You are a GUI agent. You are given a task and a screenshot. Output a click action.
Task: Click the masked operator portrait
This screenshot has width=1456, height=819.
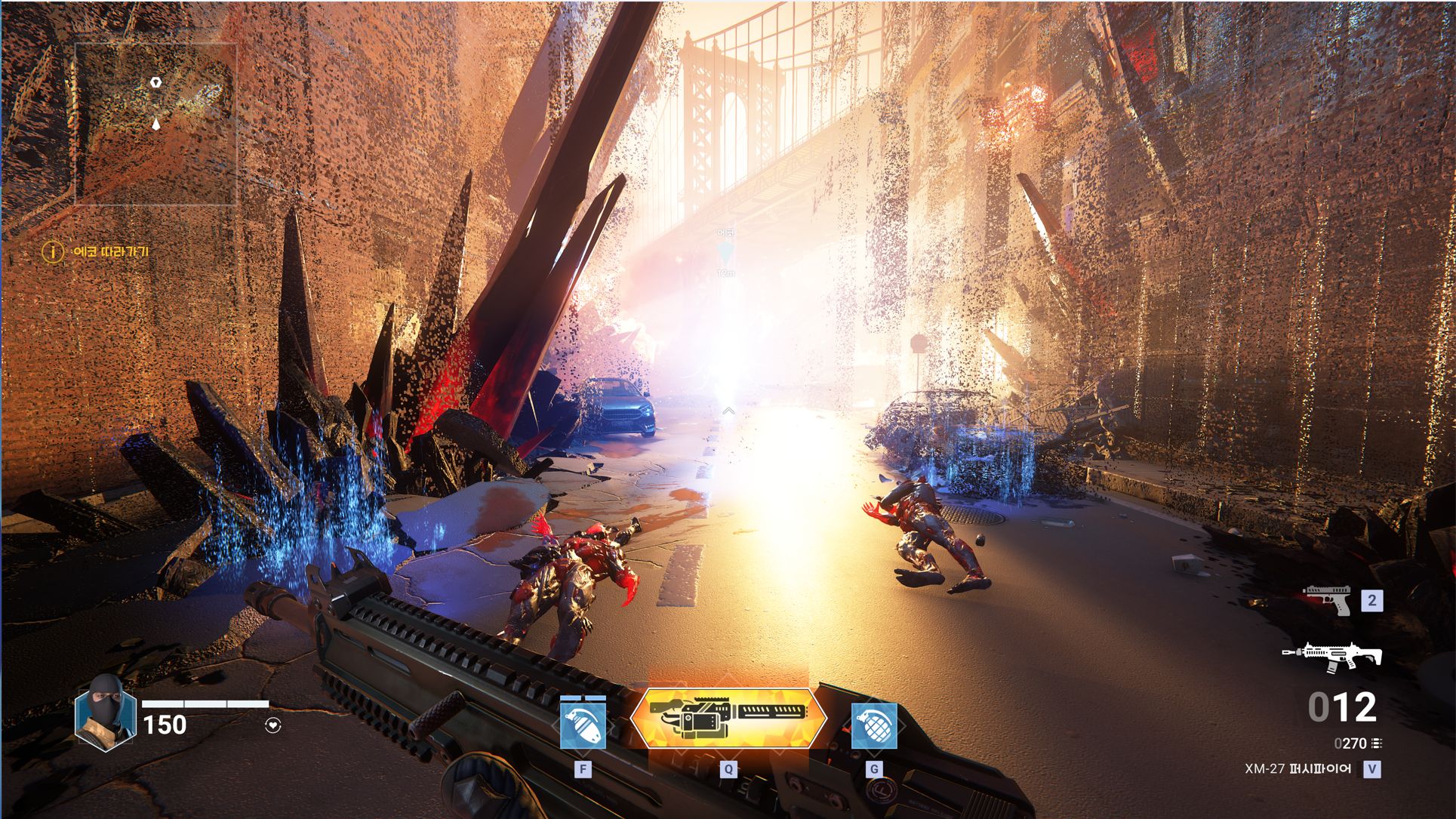[x=105, y=713]
